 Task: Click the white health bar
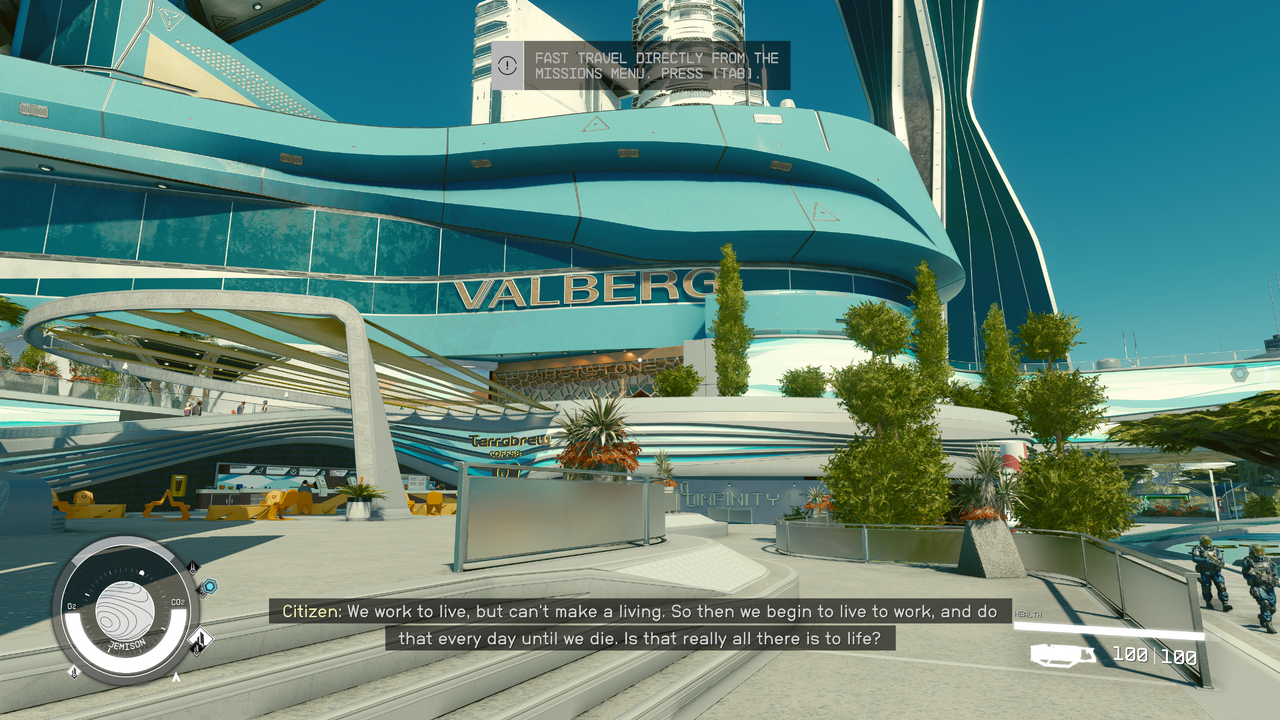(x=1107, y=631)
